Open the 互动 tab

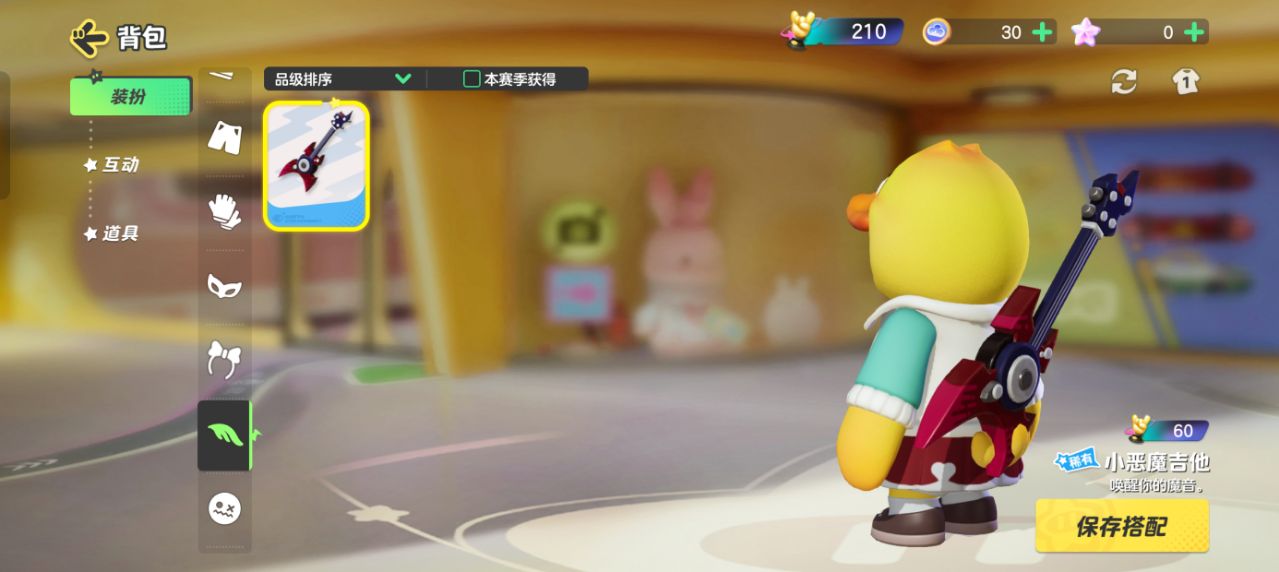coord(120,165)
